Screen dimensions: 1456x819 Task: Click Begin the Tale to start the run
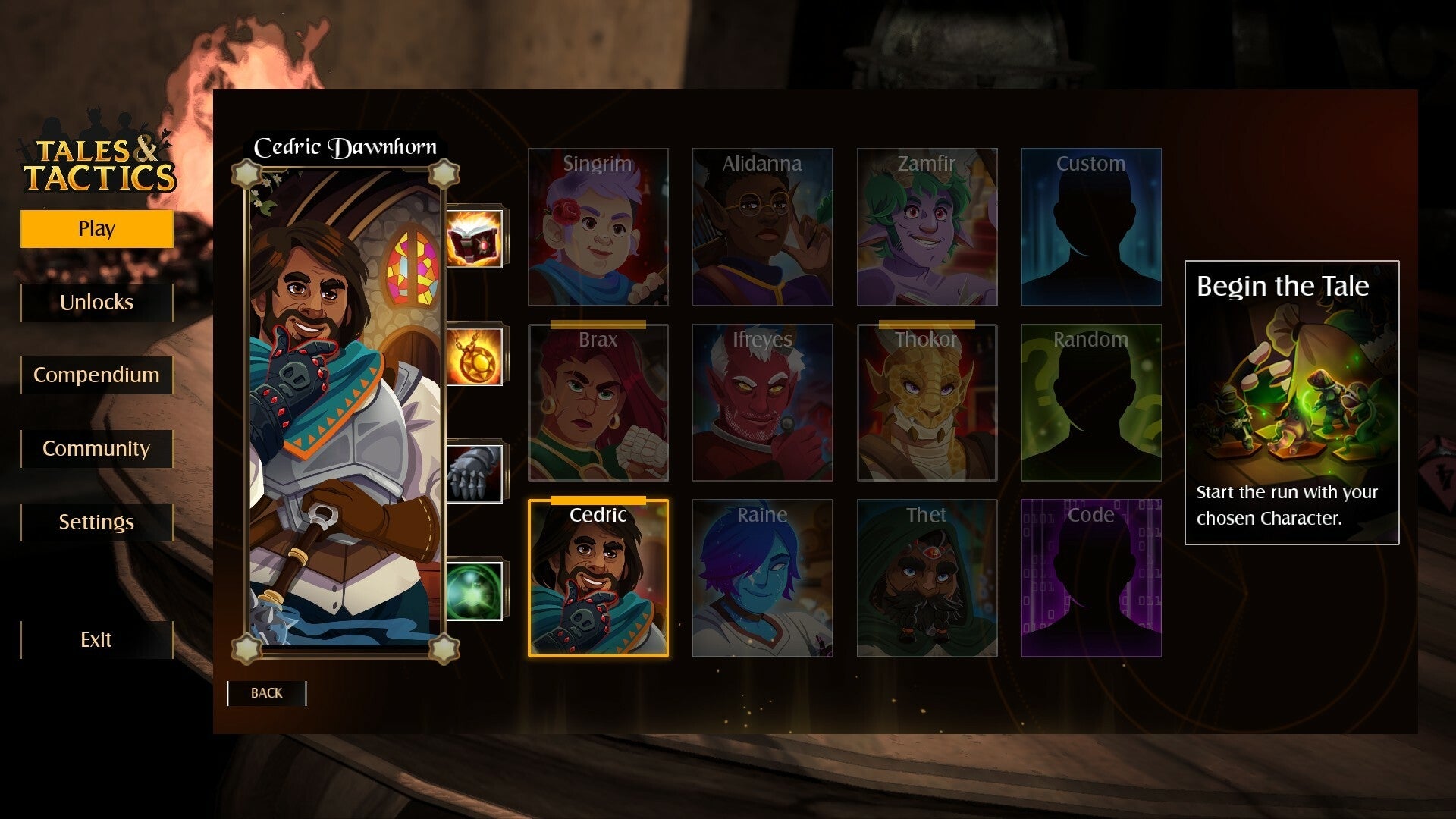tap(1291, 402)
